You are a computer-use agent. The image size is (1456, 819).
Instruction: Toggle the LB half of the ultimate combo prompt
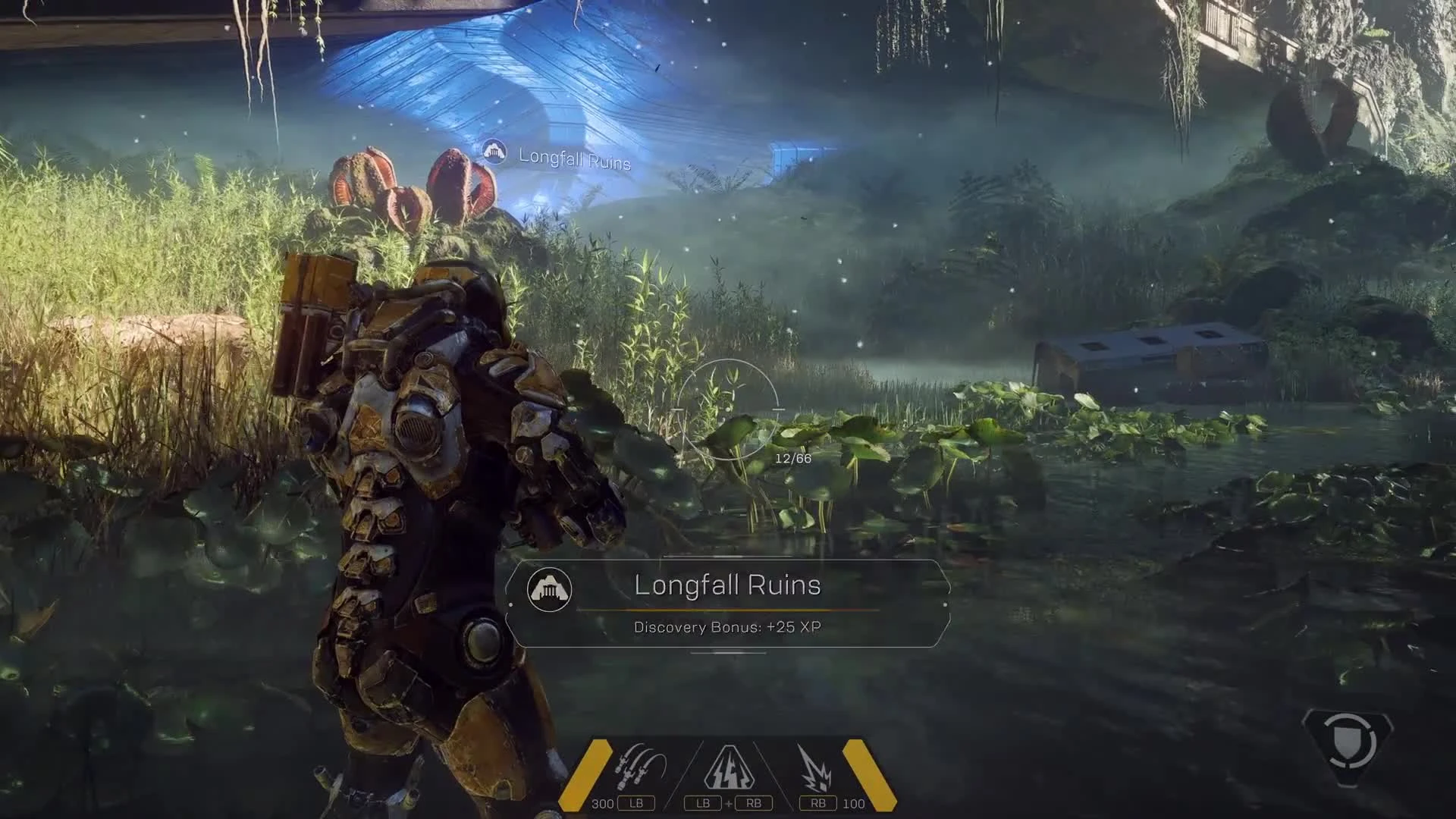(x=701, y=802)
